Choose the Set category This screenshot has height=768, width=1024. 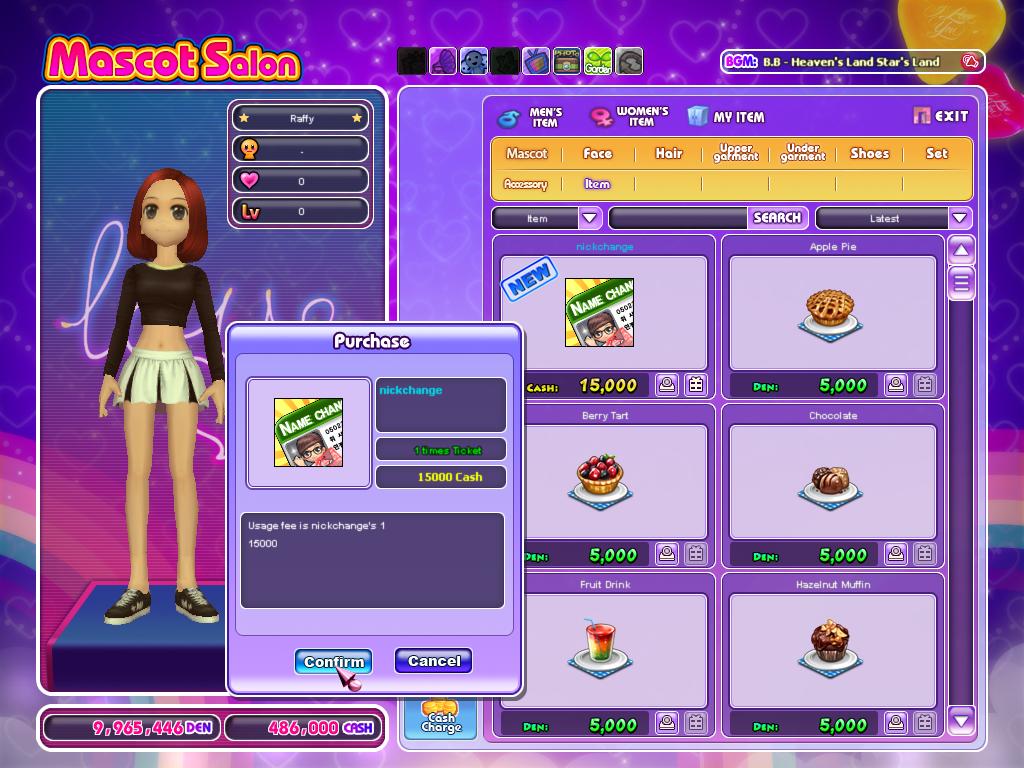pos(936,153)
